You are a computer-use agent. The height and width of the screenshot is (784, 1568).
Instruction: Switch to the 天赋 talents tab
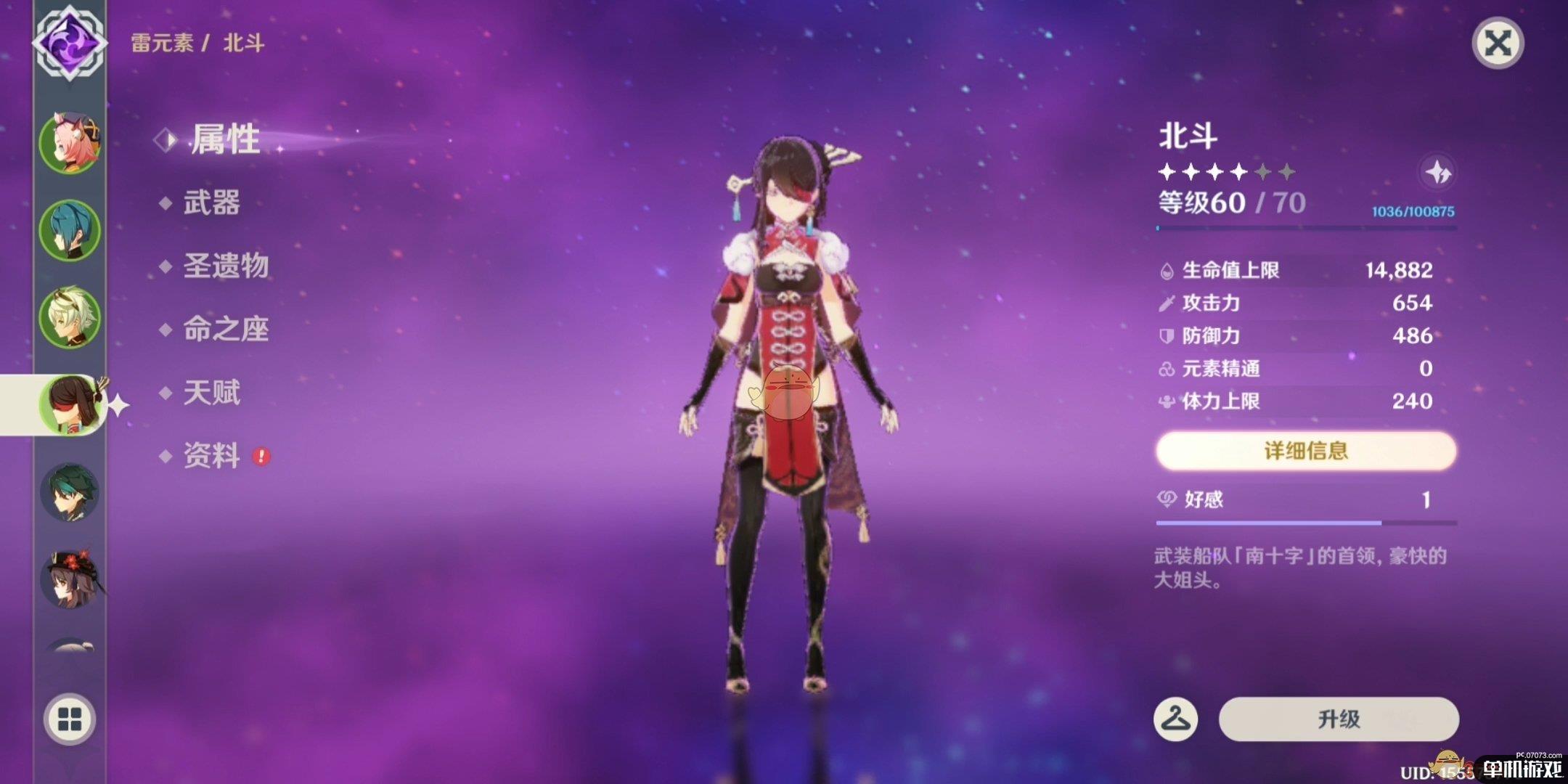click(x=211, y=393)
